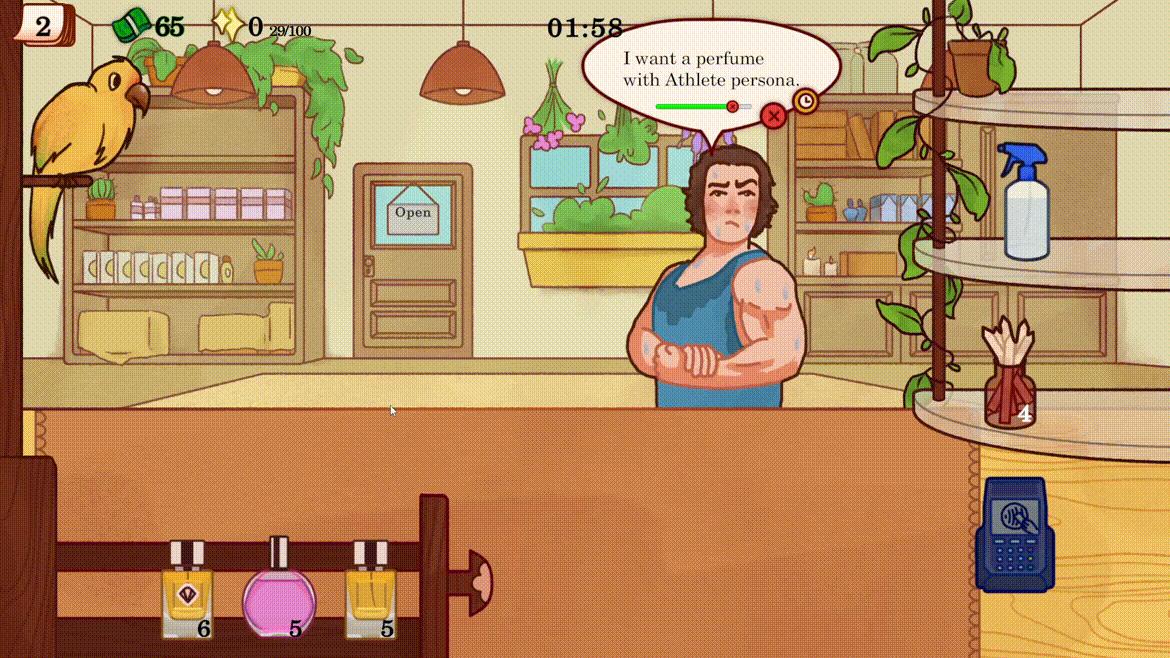Select the red reed diffuser jar
This screenshot has width=1170, height=658.
point(1008,381)
